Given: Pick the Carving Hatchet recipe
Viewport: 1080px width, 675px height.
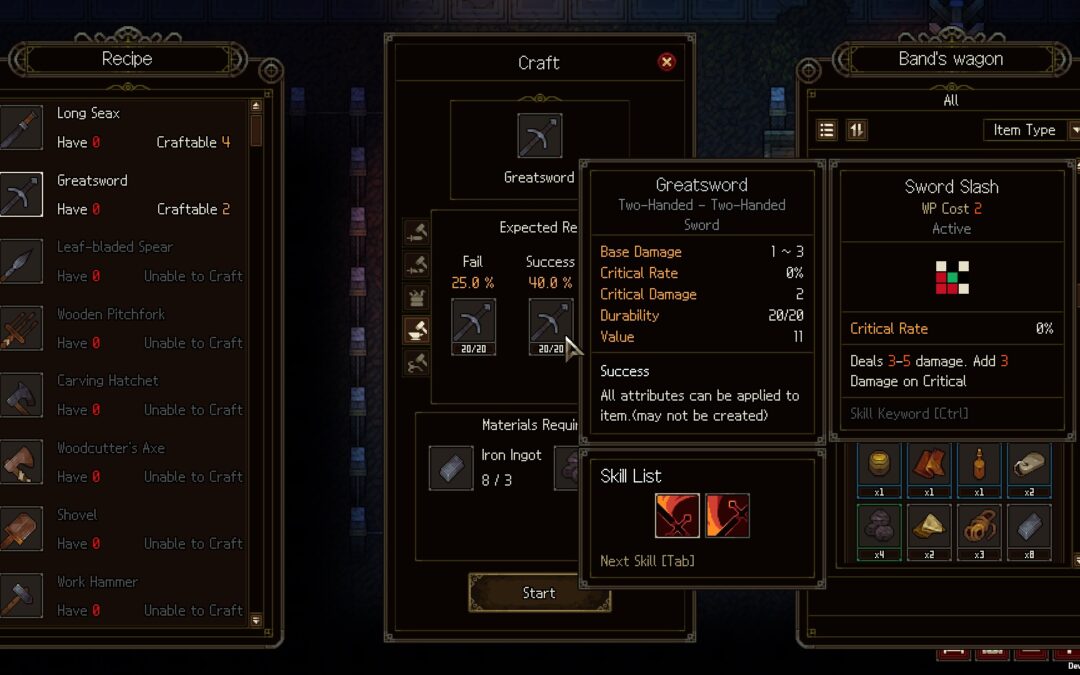Looking at the screenshot, I should (125, 396).
